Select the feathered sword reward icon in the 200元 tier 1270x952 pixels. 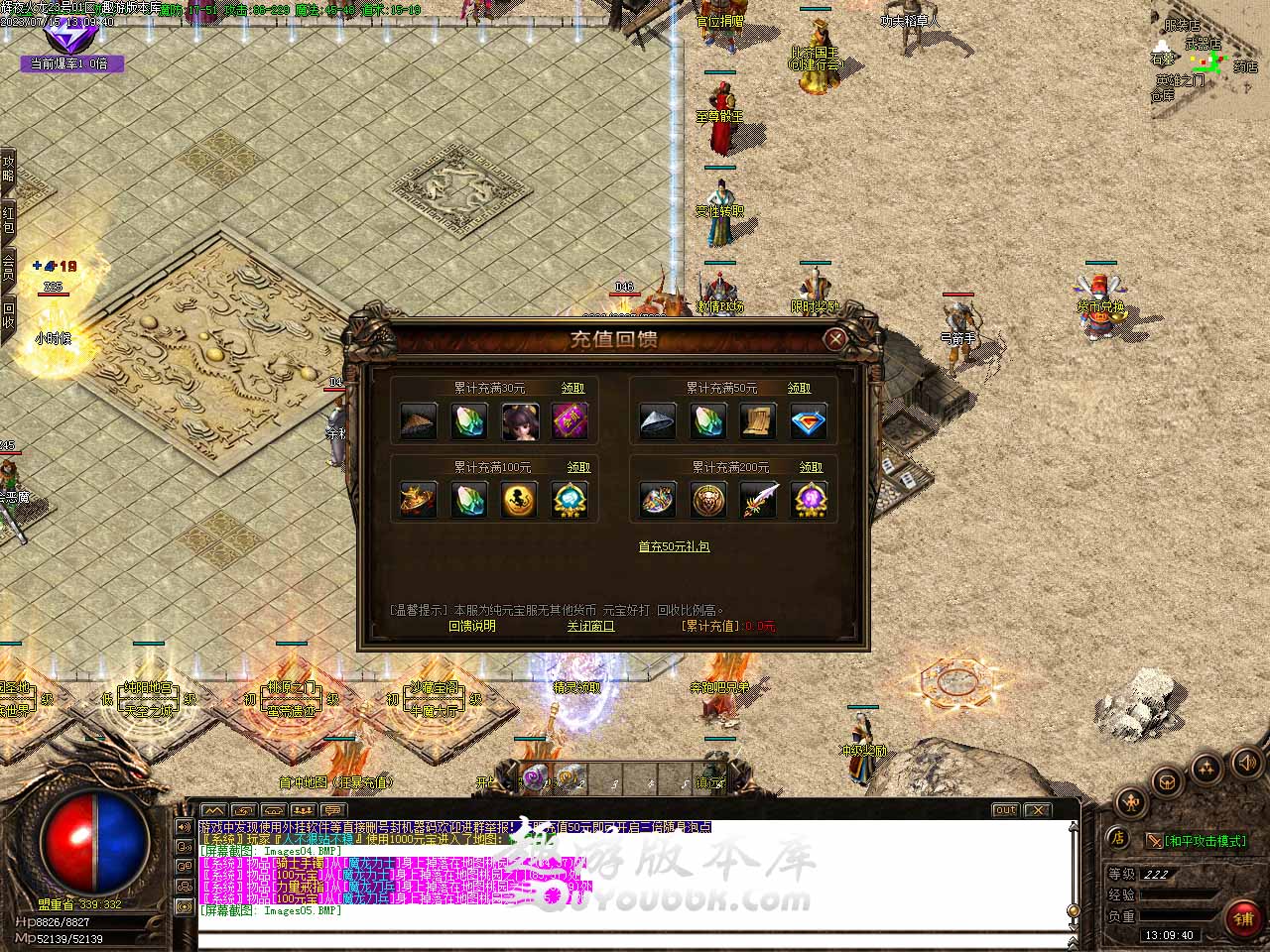(759, 500)
